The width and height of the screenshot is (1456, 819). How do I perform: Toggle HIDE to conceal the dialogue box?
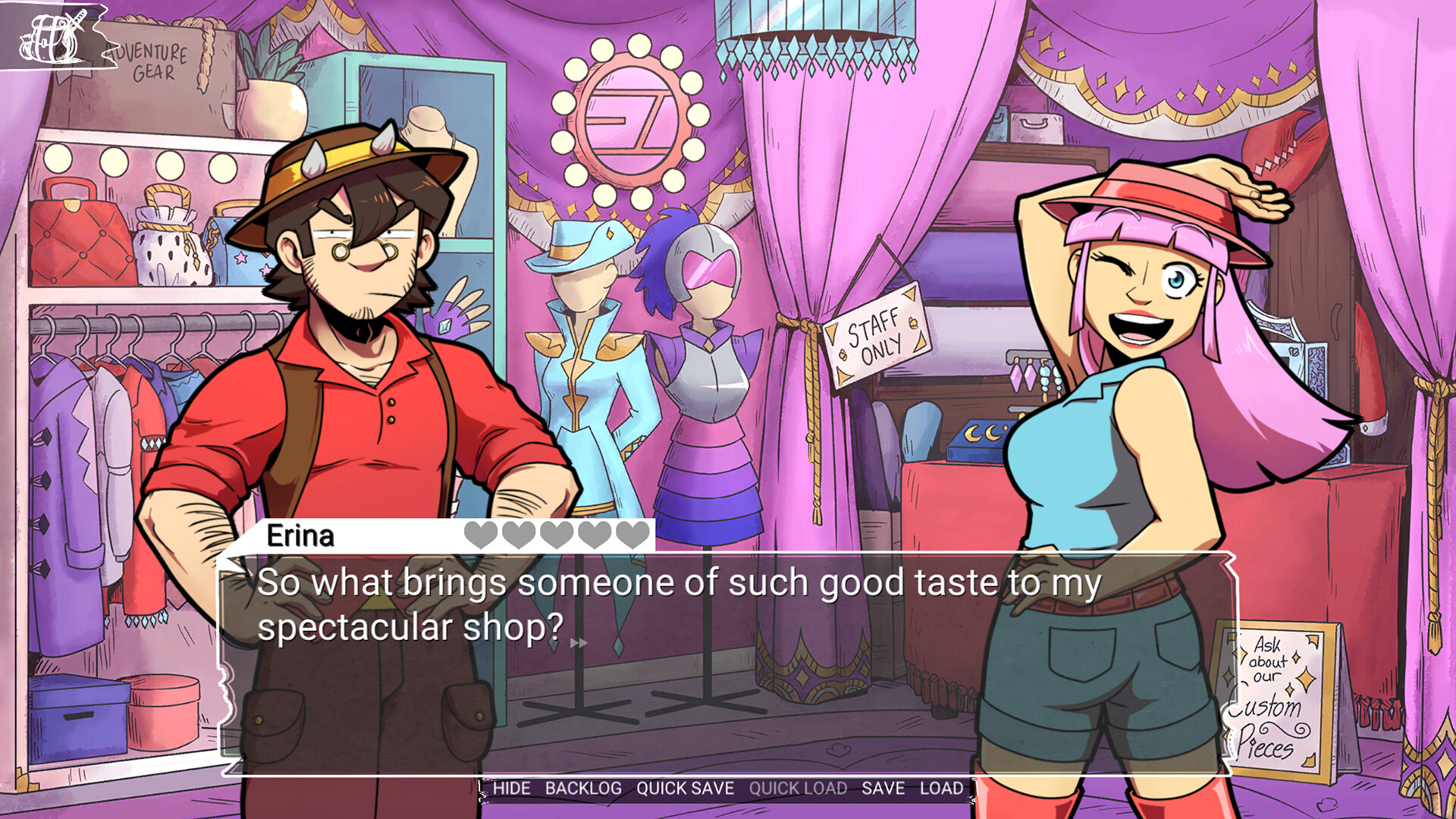click(x=511, y=789)
